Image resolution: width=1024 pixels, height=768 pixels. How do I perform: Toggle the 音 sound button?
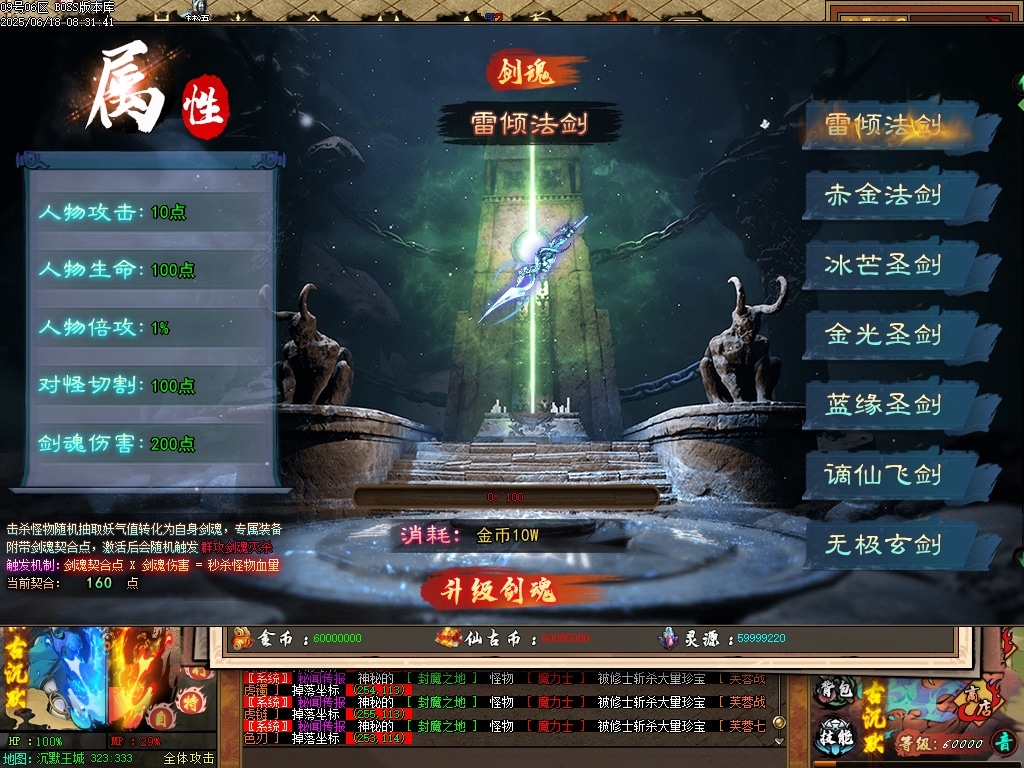pyautogui.click(x=1001, y=743)
